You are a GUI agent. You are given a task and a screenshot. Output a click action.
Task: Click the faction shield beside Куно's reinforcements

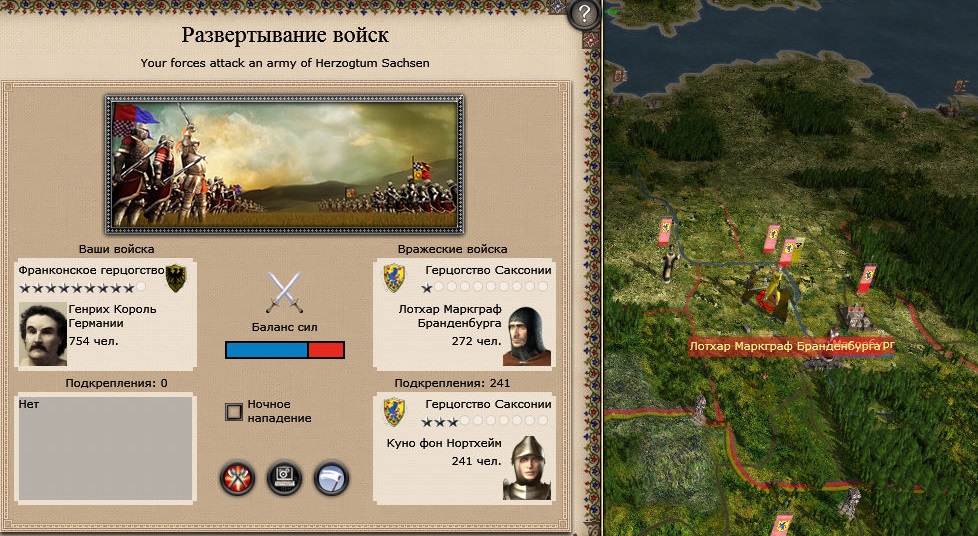394,410
